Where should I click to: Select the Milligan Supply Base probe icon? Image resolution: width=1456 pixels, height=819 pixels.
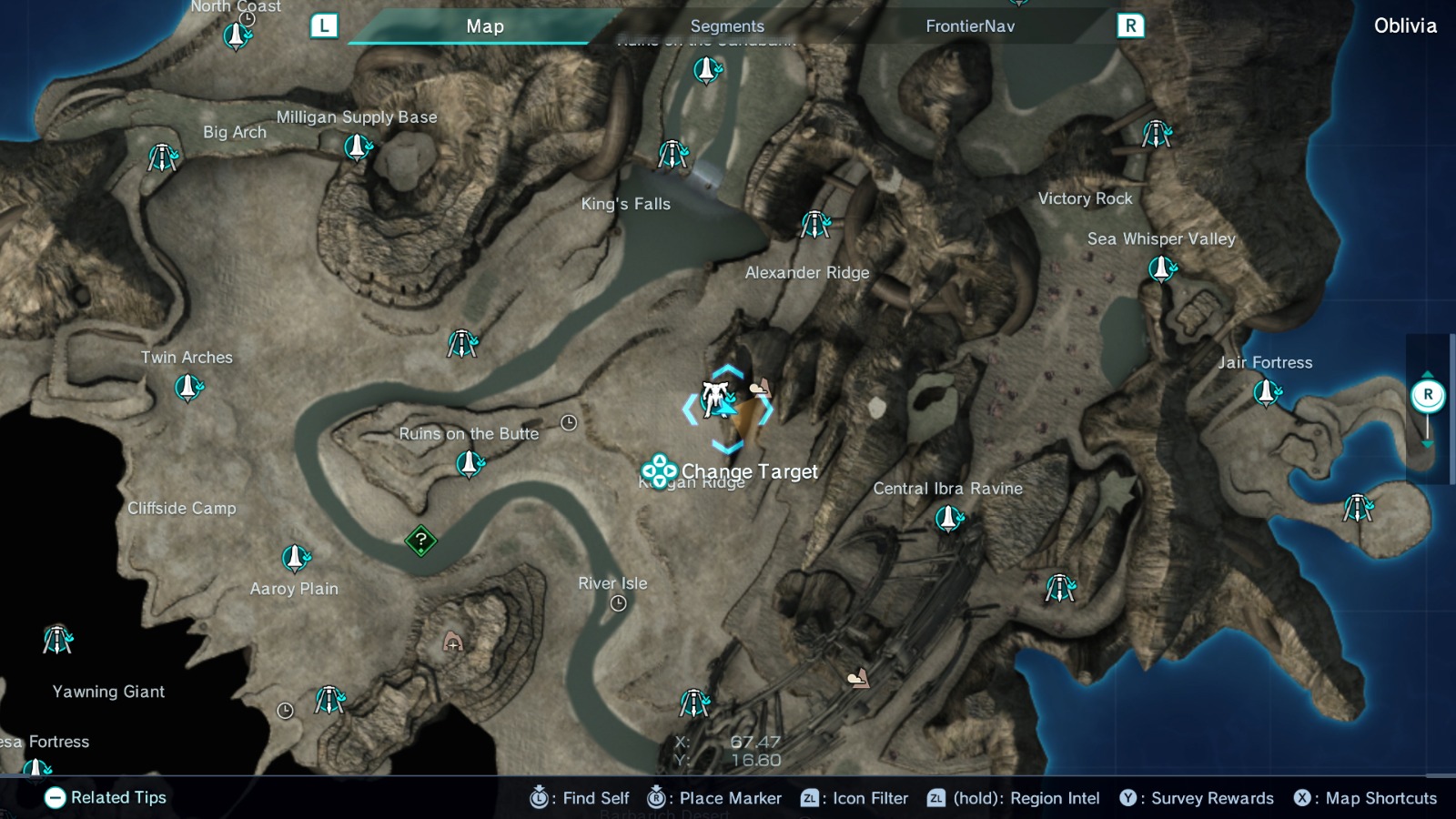(x=355, y=146)
